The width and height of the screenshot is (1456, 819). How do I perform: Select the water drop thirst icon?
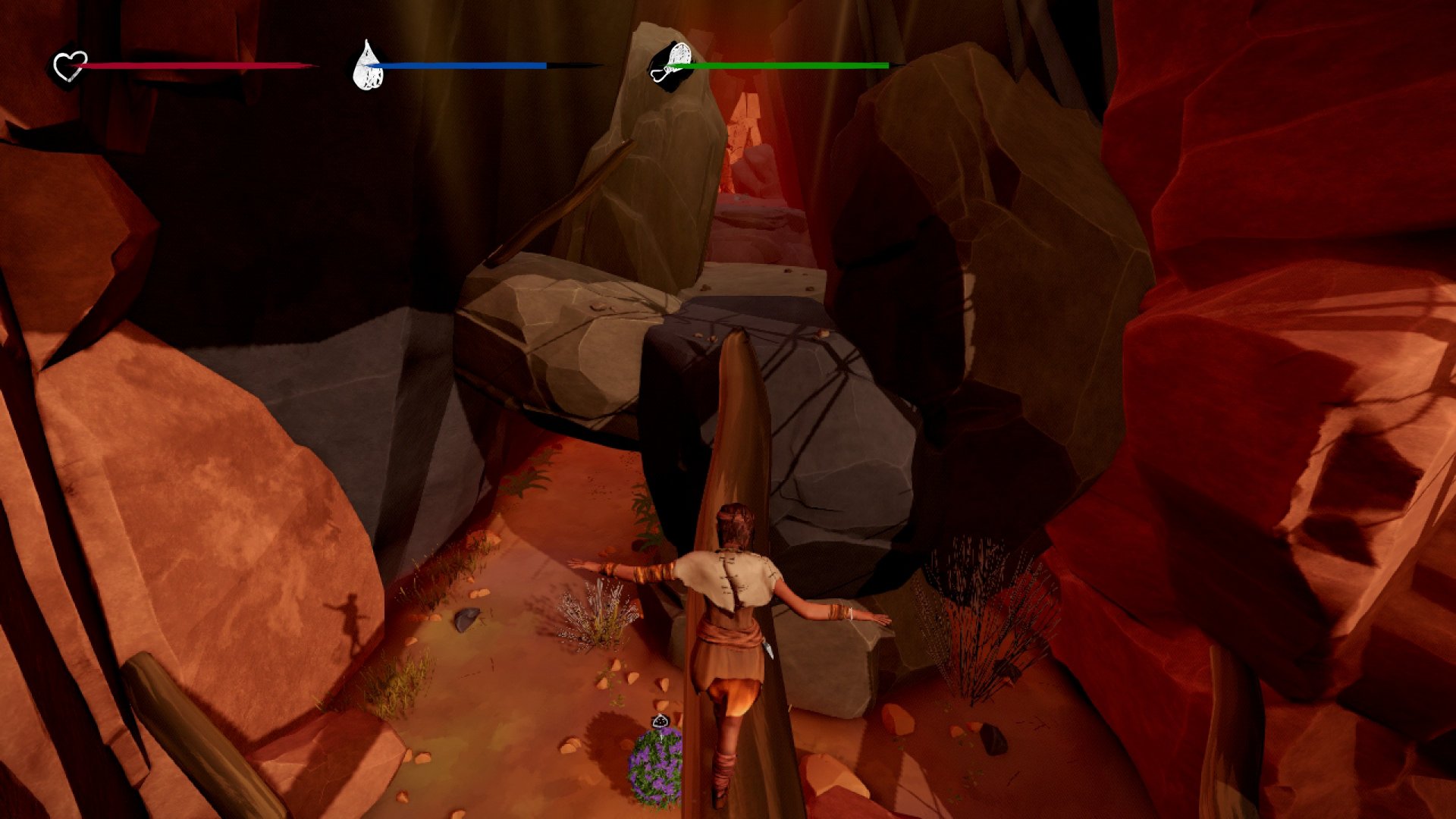coord(368,66)
